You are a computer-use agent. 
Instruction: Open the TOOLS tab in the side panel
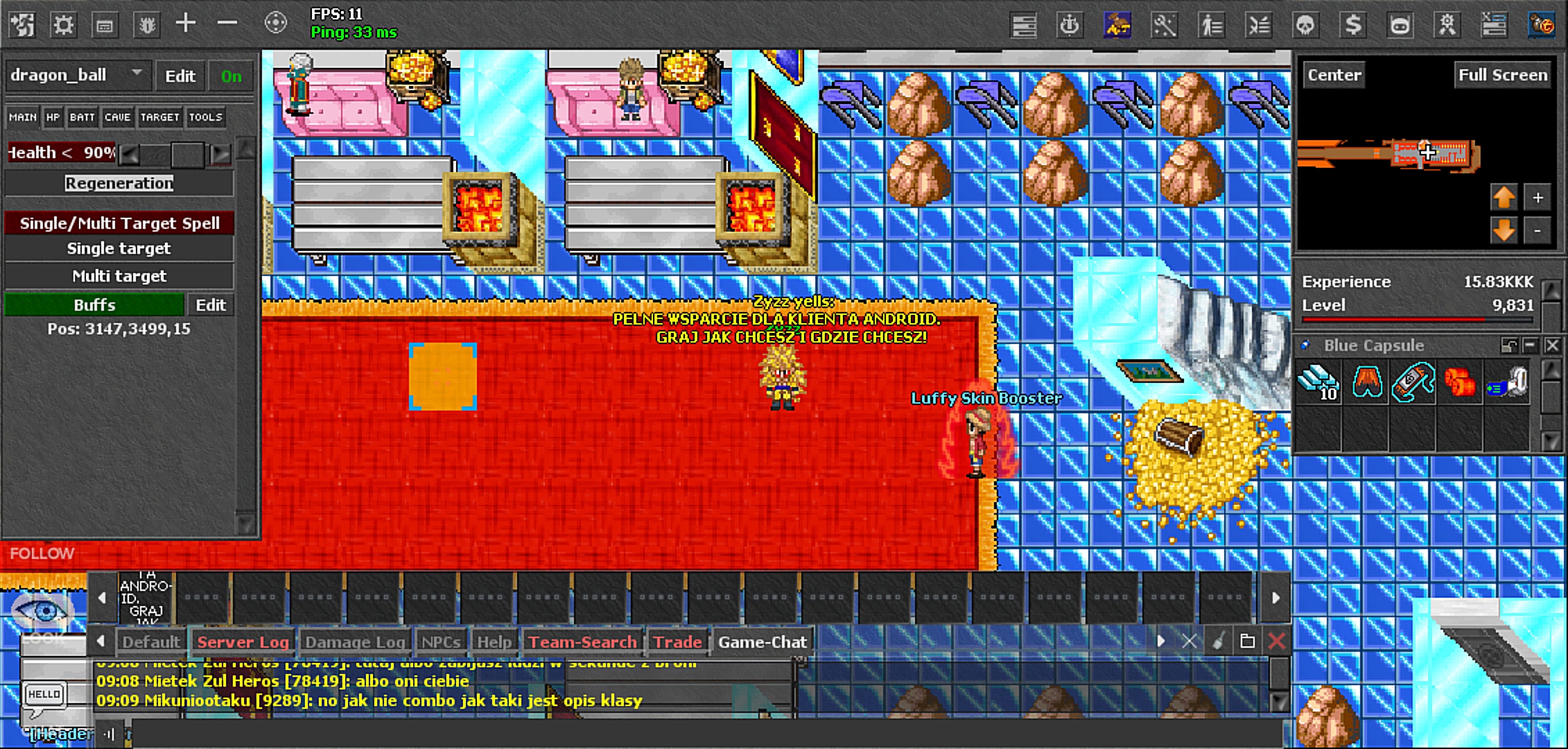click(x=205, y=117)
